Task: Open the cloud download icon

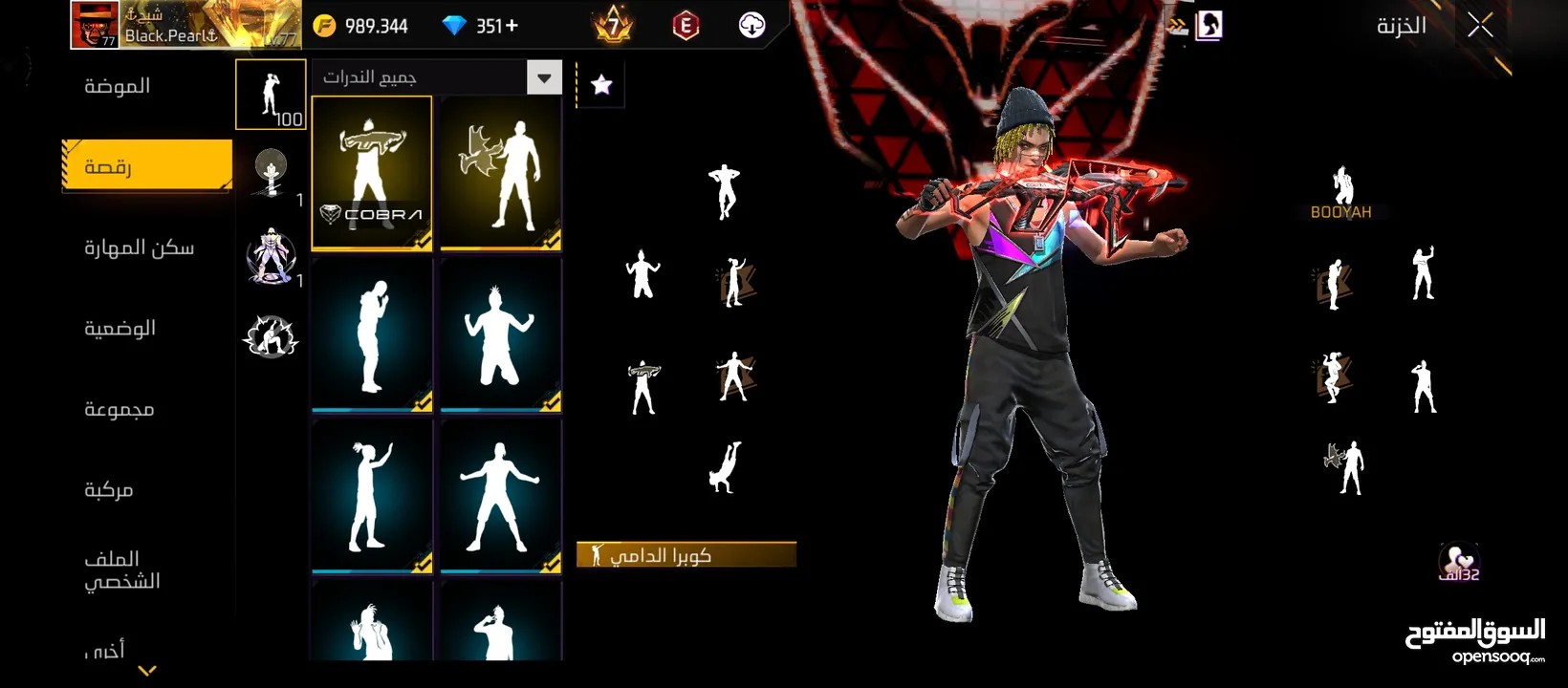Action: pyautogui.click(x=752, y=26)
